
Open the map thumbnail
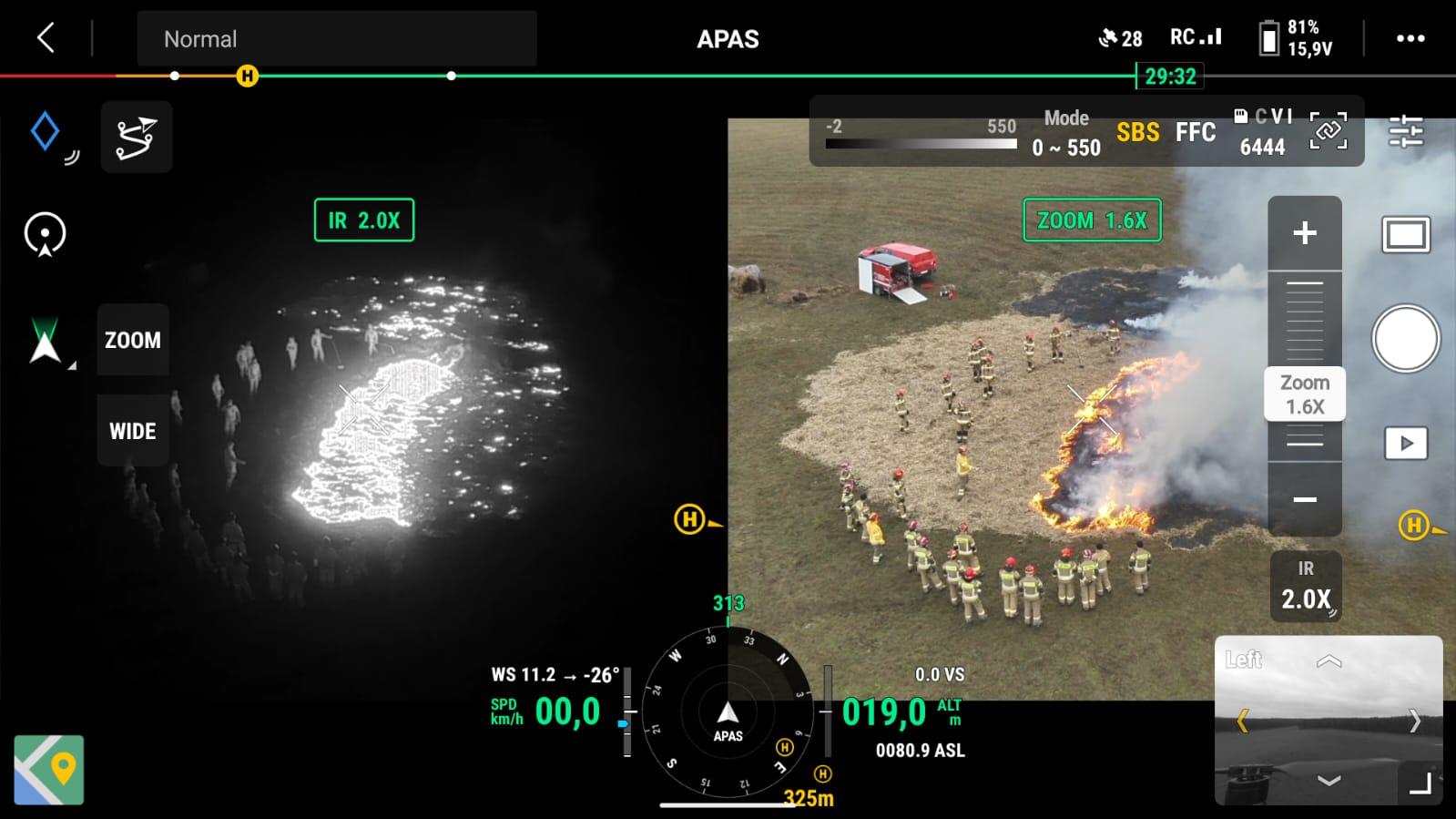(x=49, y=770)
